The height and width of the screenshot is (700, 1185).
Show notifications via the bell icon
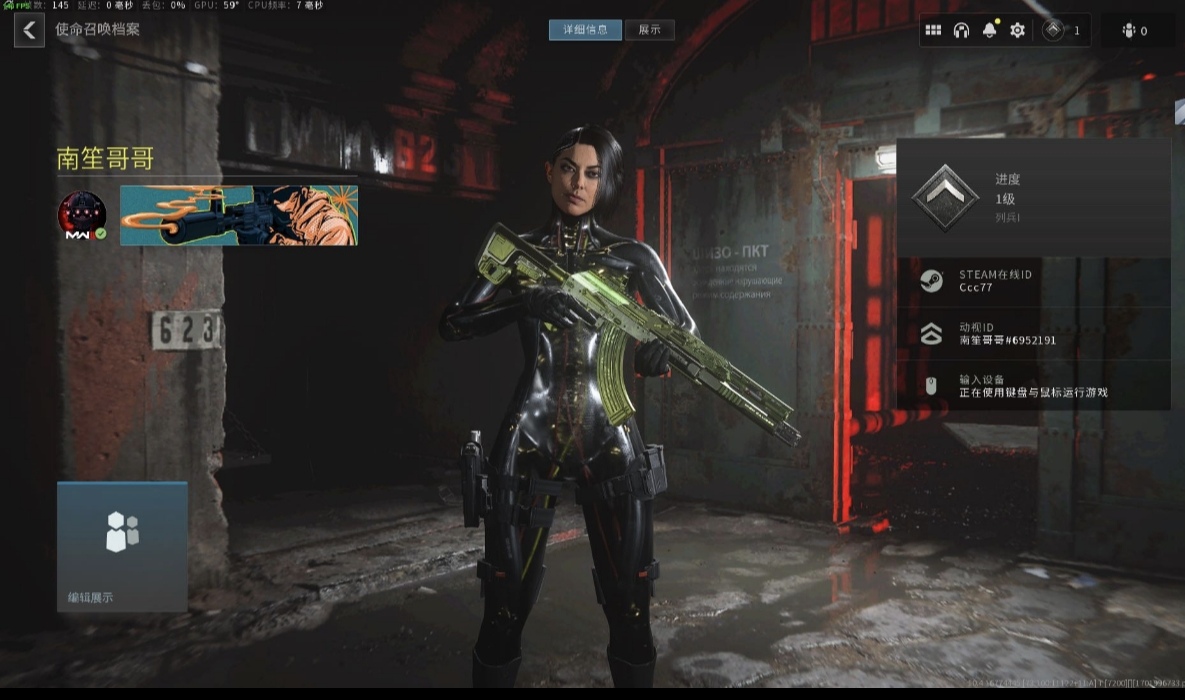[990, 30]
